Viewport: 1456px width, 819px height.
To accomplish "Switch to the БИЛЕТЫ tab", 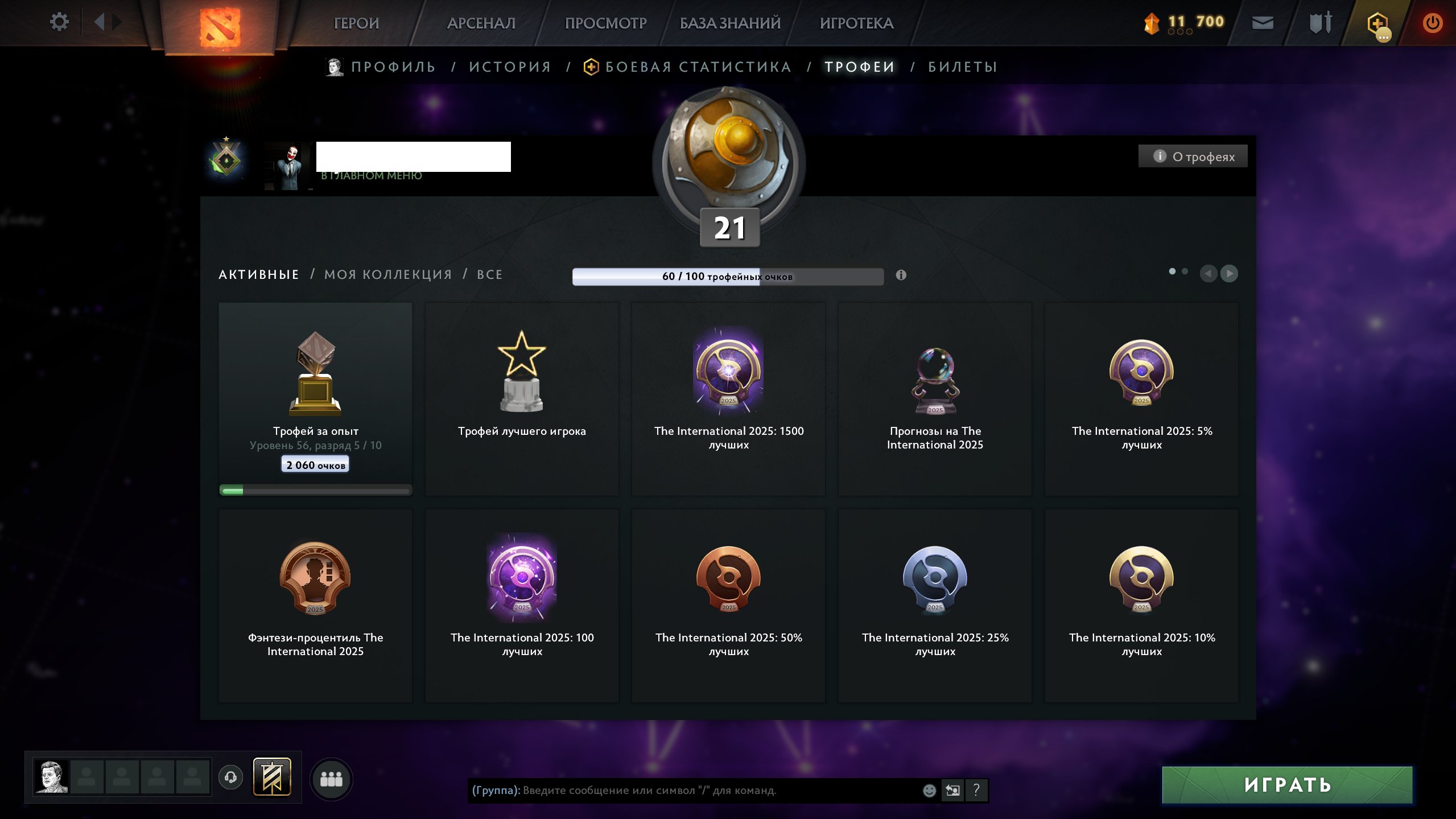I will (x=963, y=67).
